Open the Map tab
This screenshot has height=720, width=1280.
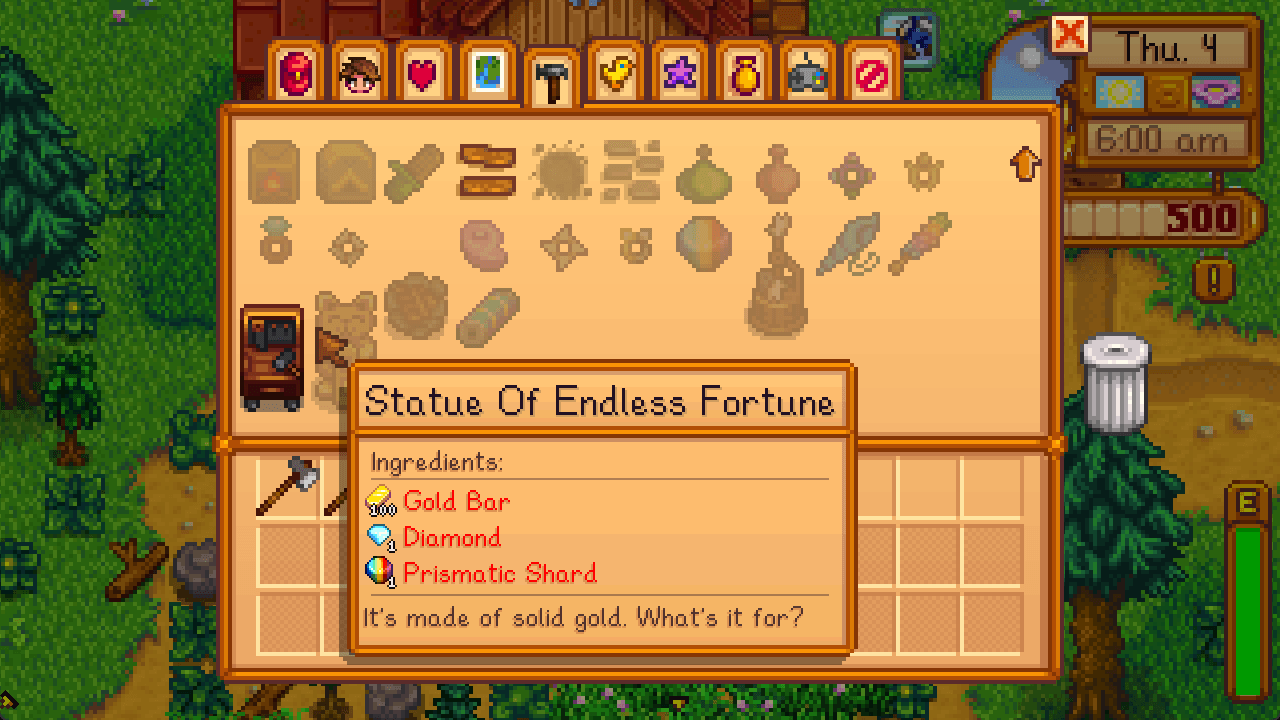488,72
